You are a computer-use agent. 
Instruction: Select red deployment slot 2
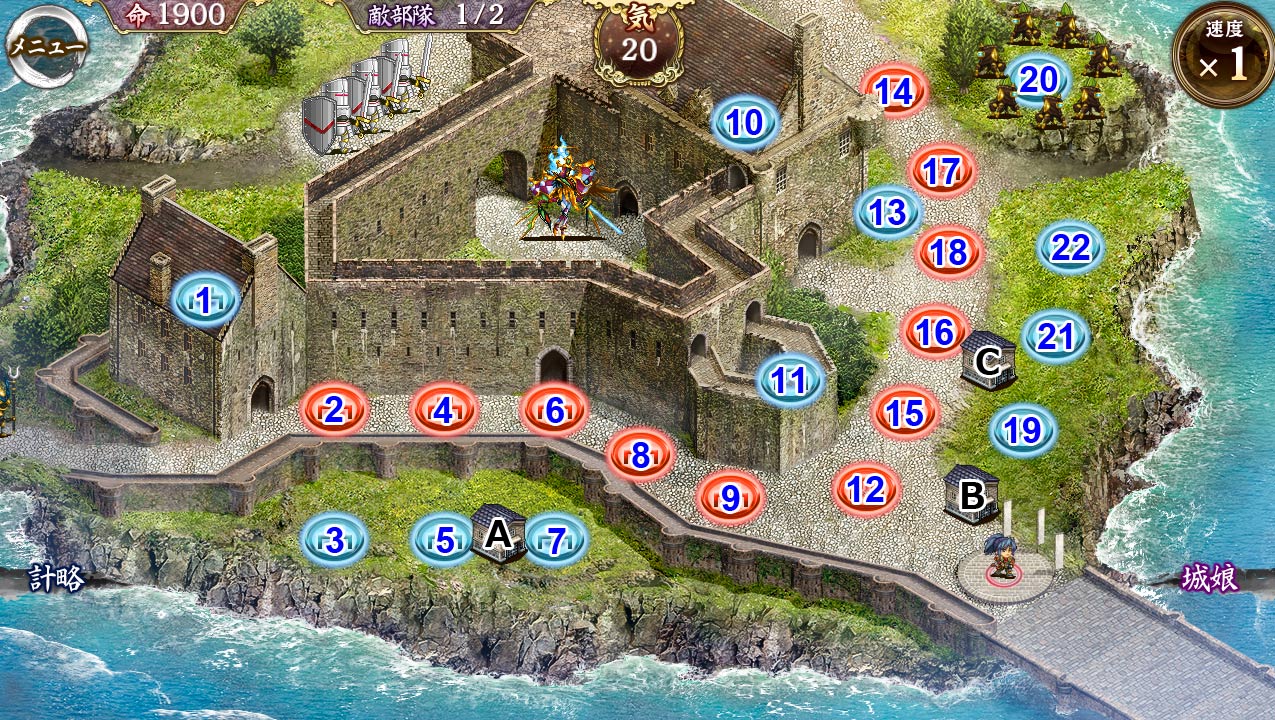tap(335, 408)
